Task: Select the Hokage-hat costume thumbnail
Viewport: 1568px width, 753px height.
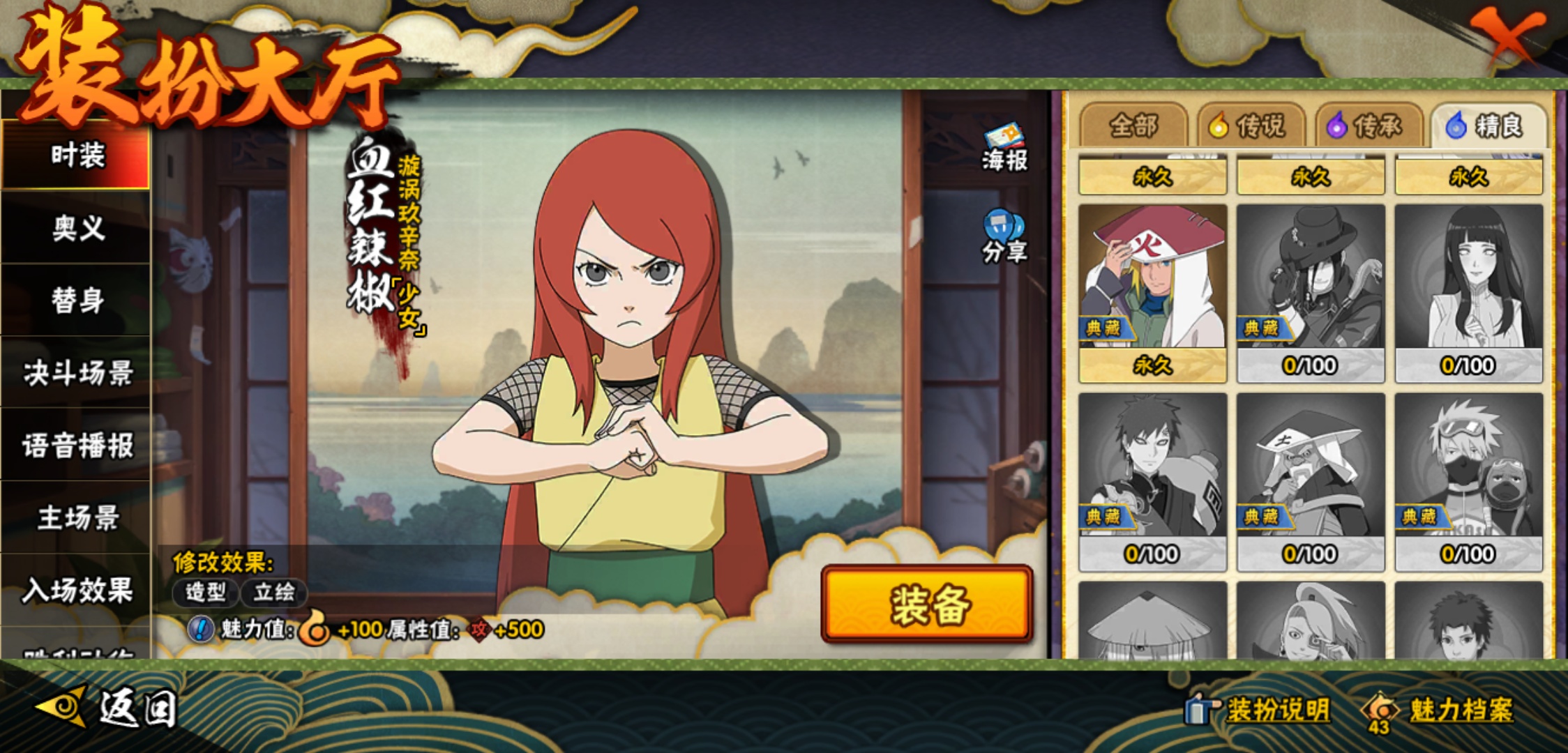Action: tap(1152, 279)
